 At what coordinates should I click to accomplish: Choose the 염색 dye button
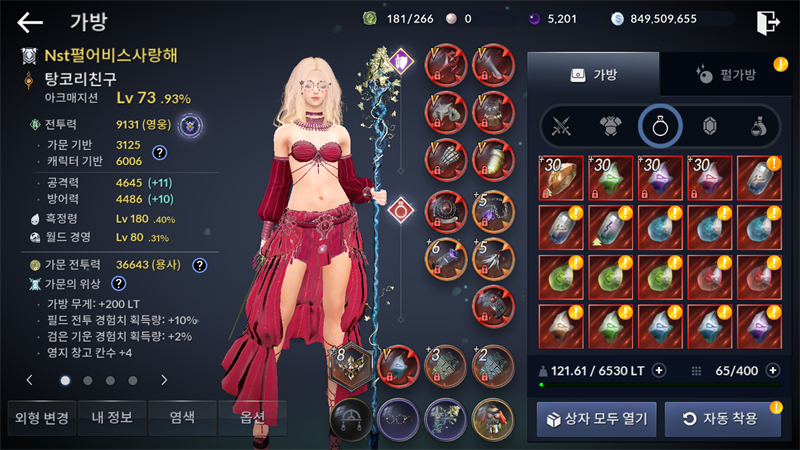tap(182, 417)
